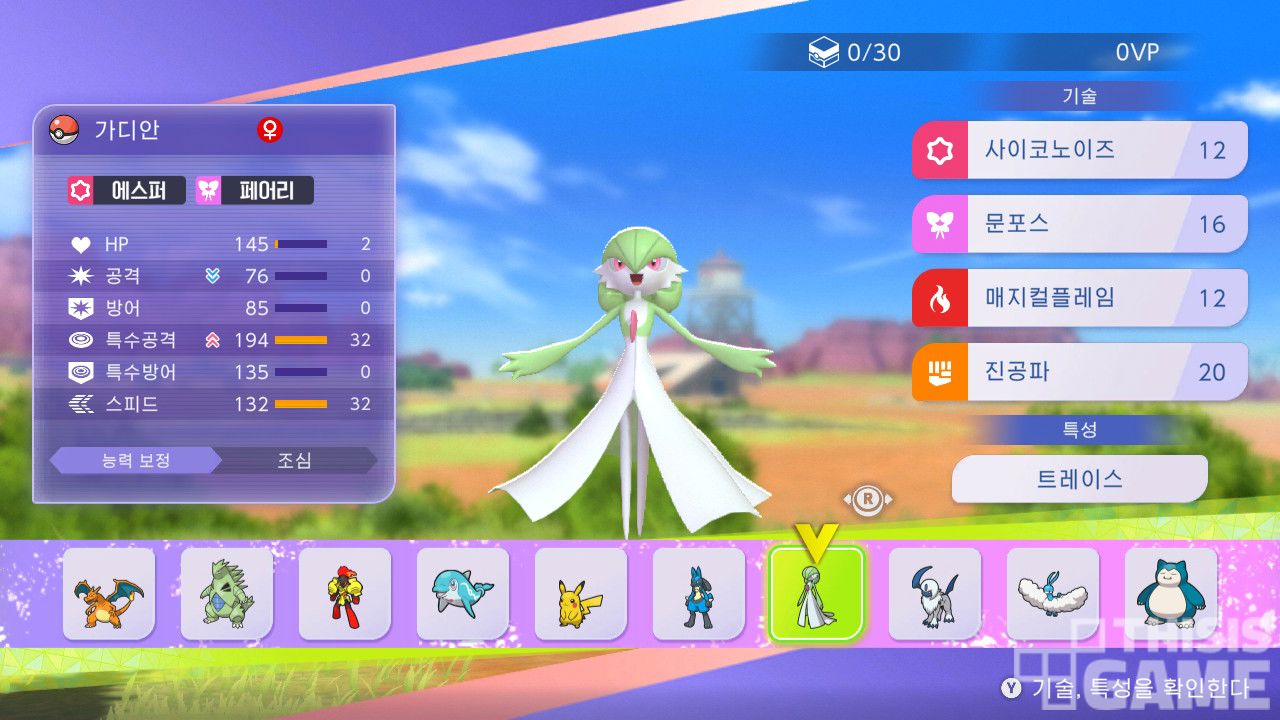This screenshot has height=720, width=1280.
Task: Click the 페어리 type badge
Action: 255,190
